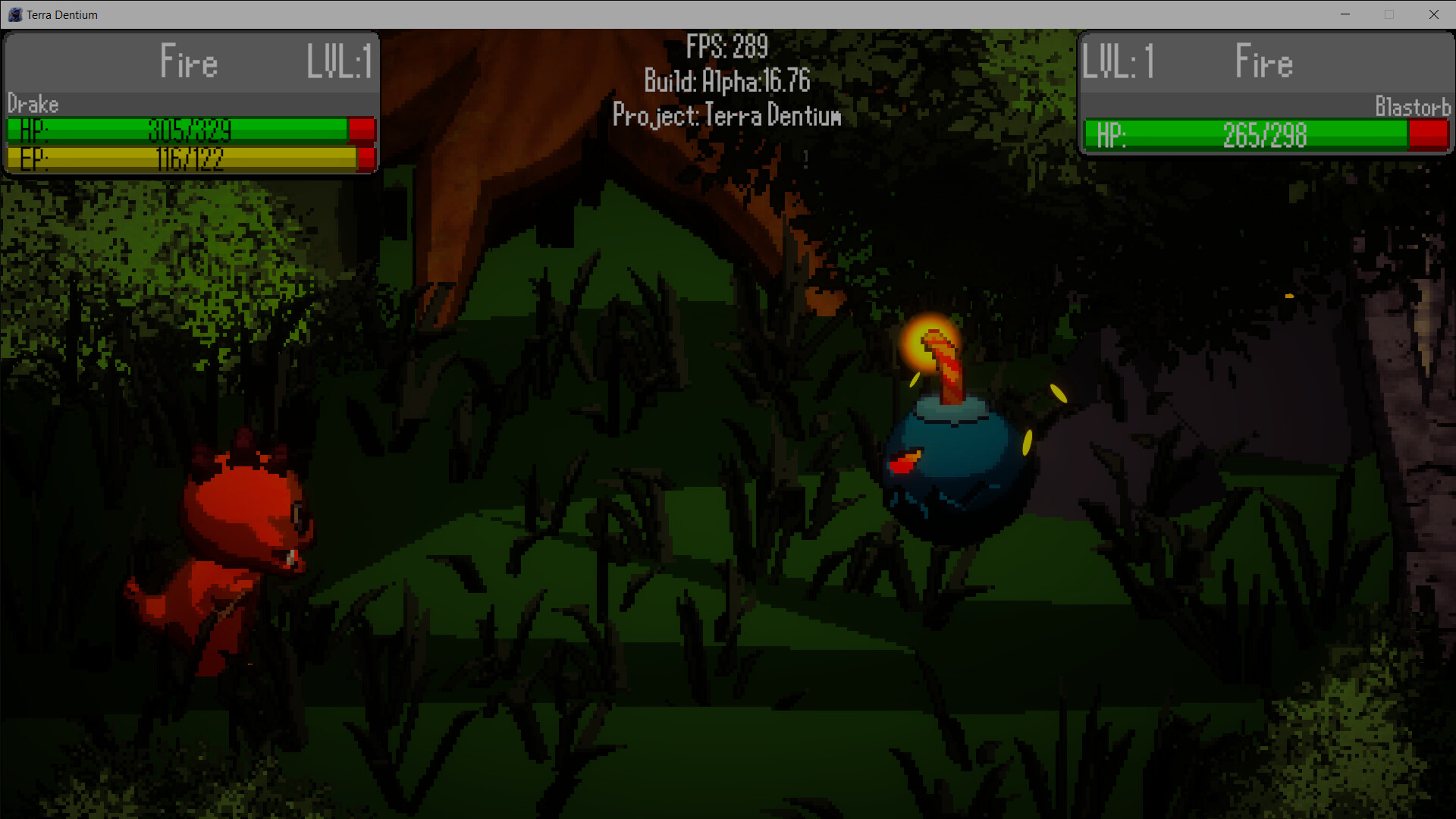Click the Project: Terra Dentium text
Viewport: 1456px width, 819px height.
(726, 115)
